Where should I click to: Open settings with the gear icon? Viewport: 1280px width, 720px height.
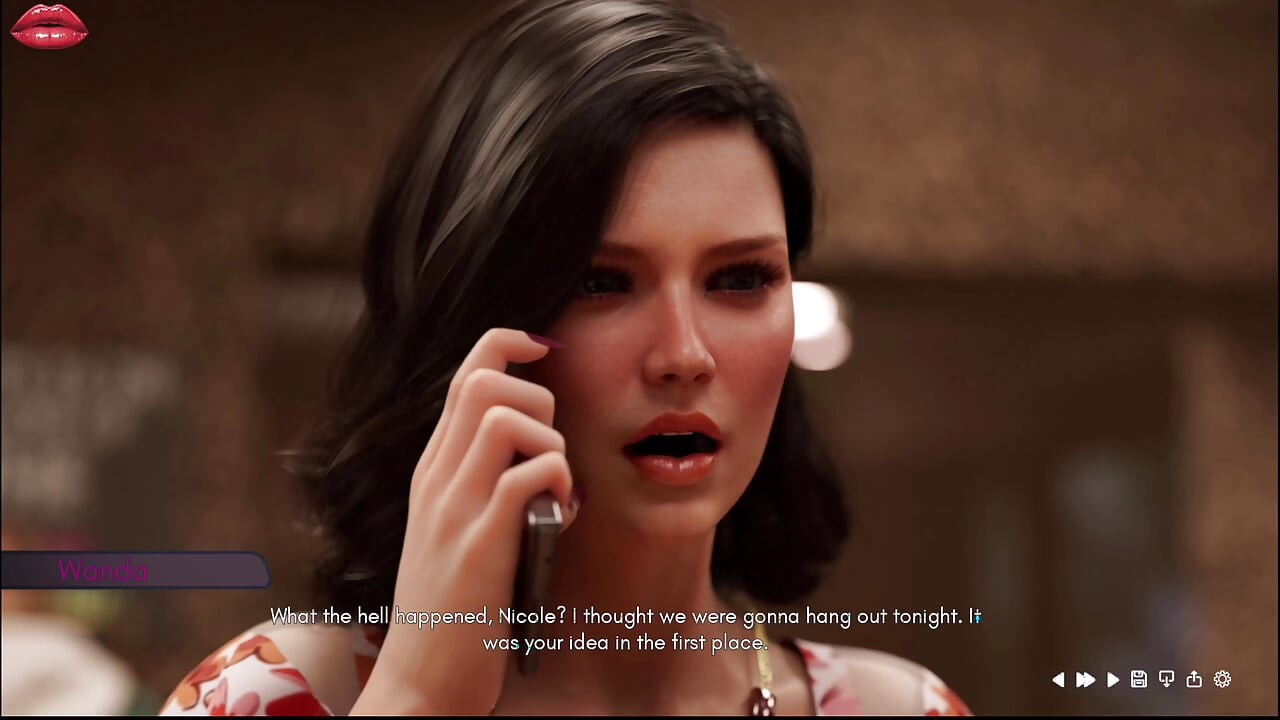(1222, 680)
